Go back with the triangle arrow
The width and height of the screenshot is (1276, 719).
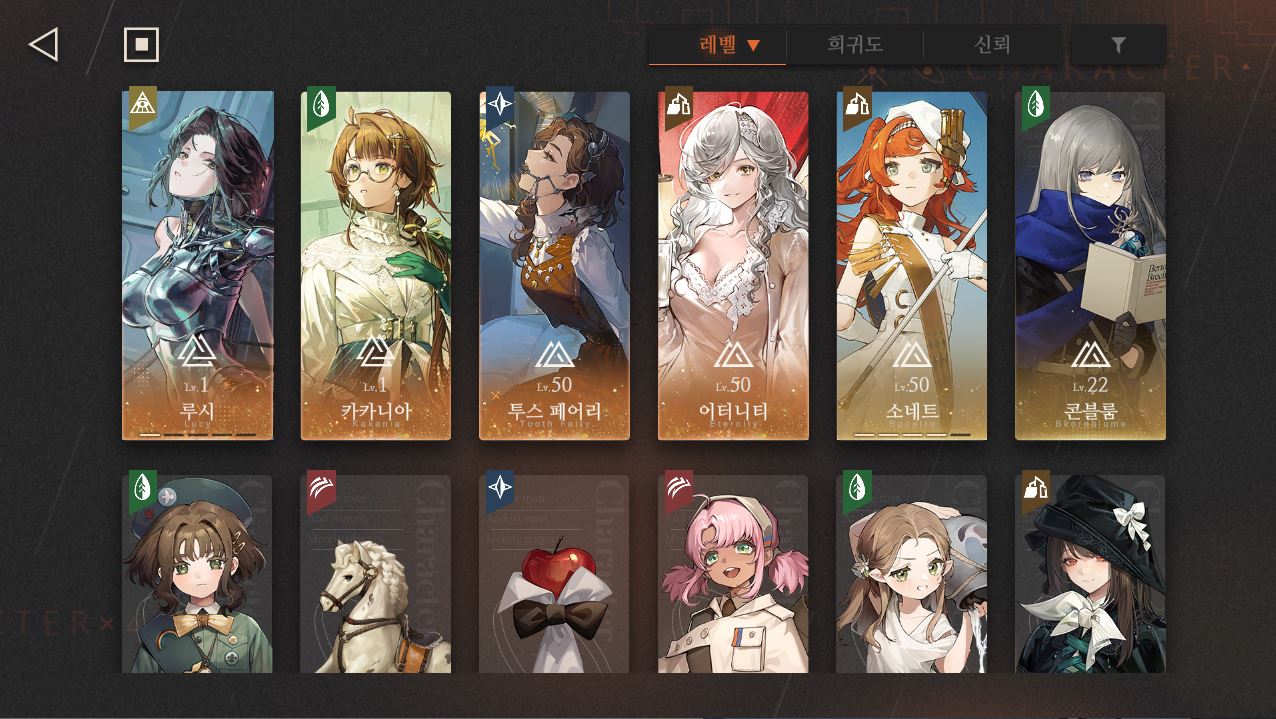(44, 45)
